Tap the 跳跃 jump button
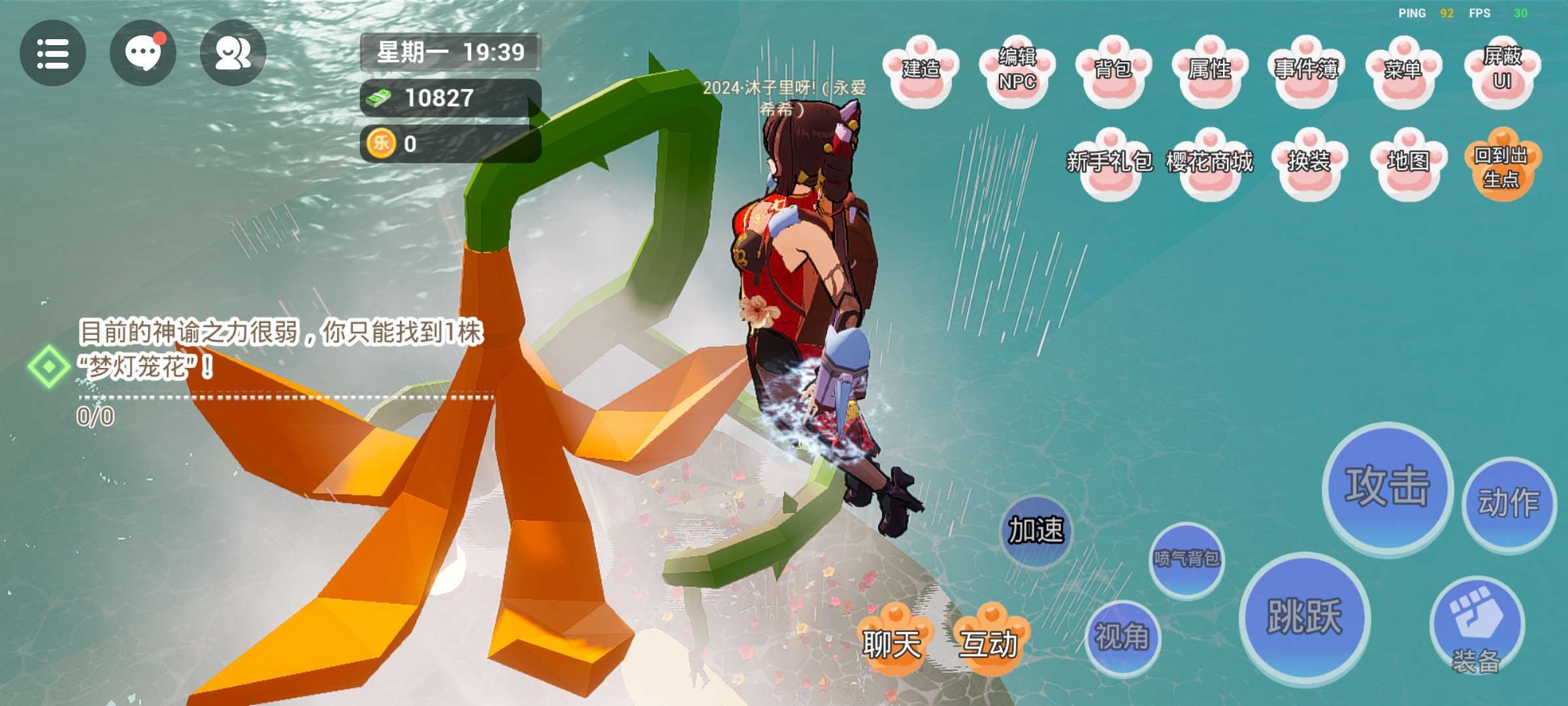Viewport: 1568px width, 706px height. pos(1305,618)
